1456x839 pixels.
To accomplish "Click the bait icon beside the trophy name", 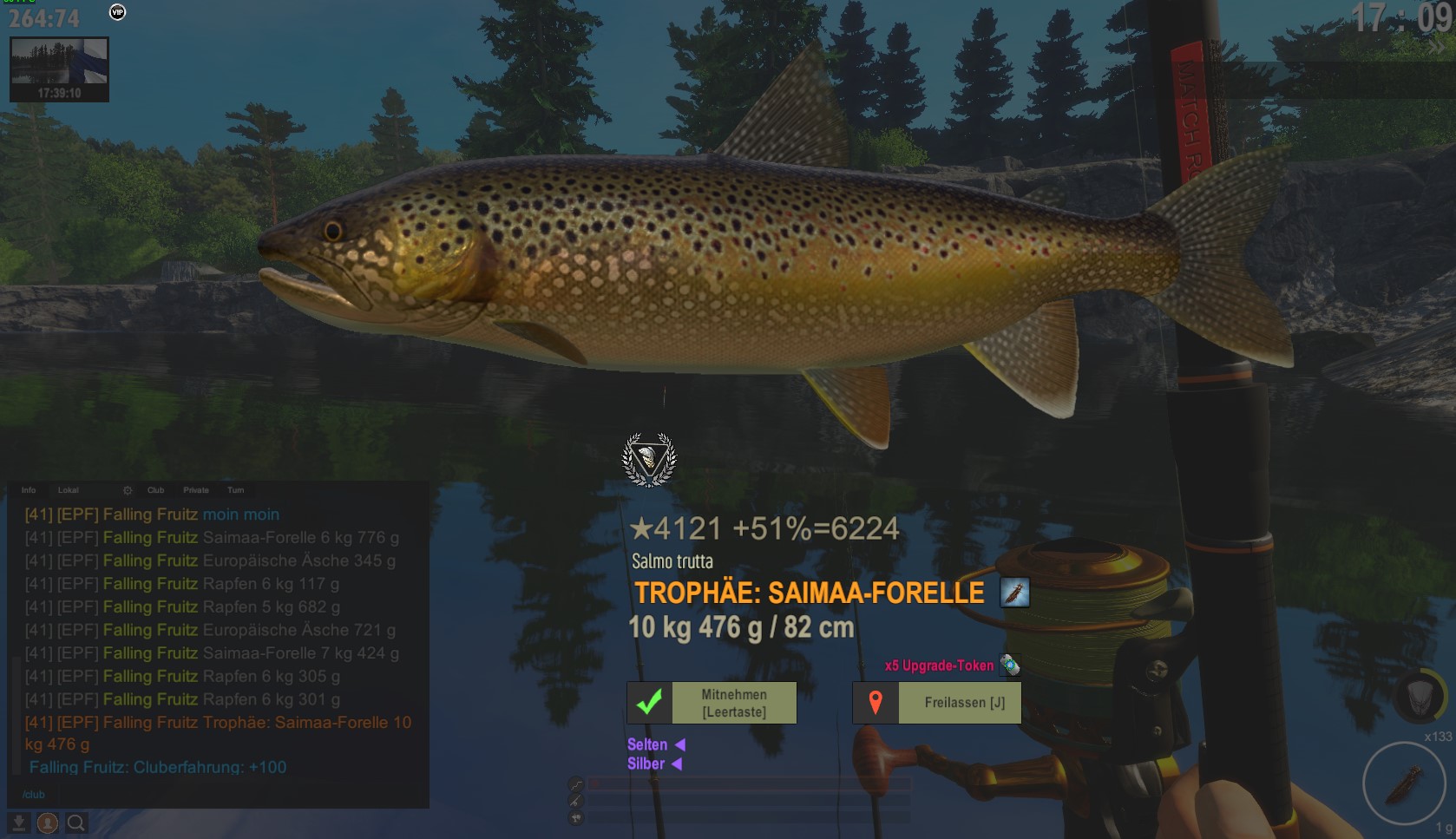I will click(x=1014, y=593).
